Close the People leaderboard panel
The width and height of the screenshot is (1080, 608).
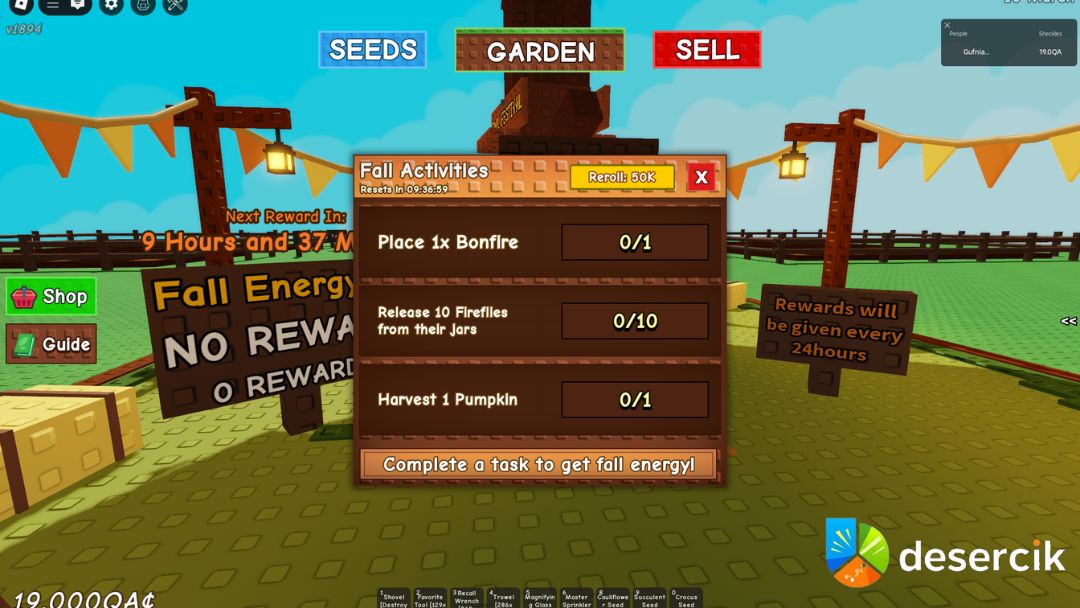(x=947, y=25)
